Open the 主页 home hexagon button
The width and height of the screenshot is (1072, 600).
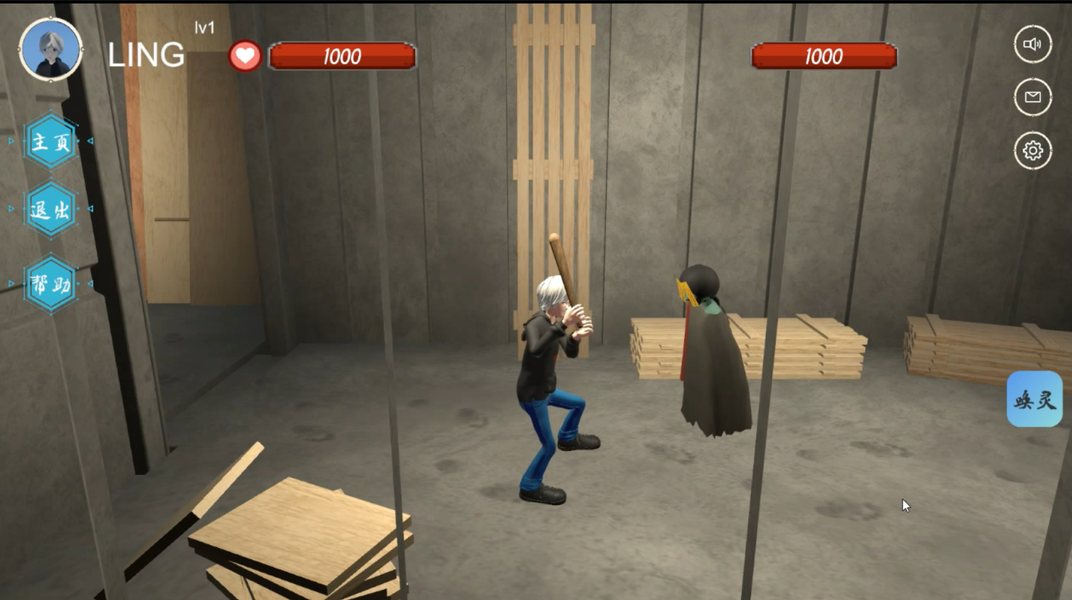pyautogui.click(x=51, y=142)
